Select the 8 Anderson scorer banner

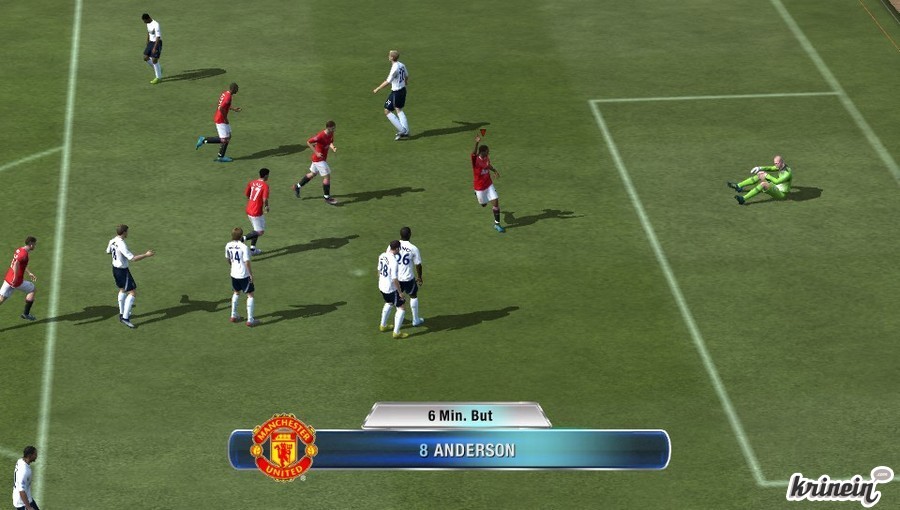(467, 450)
